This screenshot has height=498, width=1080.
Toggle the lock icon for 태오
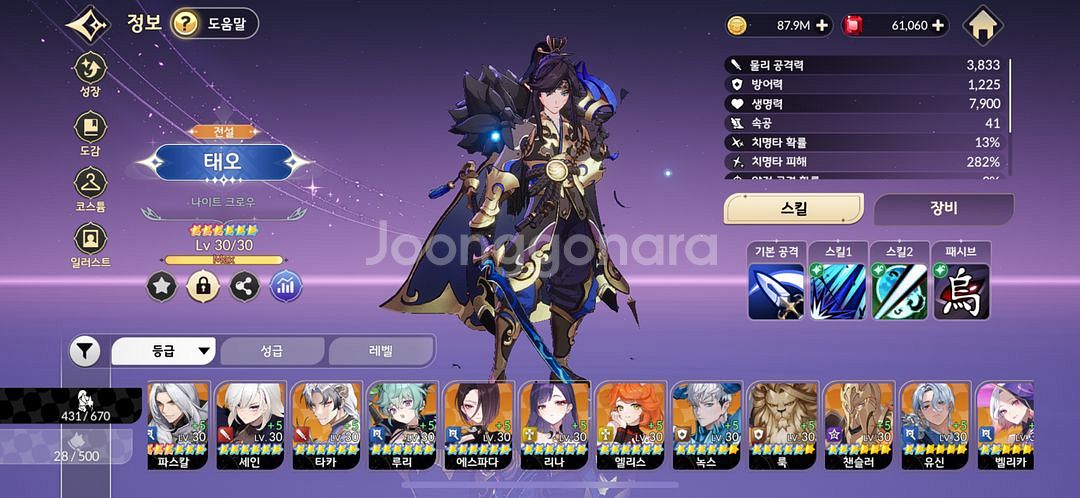pyautogui.click(x=203, y=287)
